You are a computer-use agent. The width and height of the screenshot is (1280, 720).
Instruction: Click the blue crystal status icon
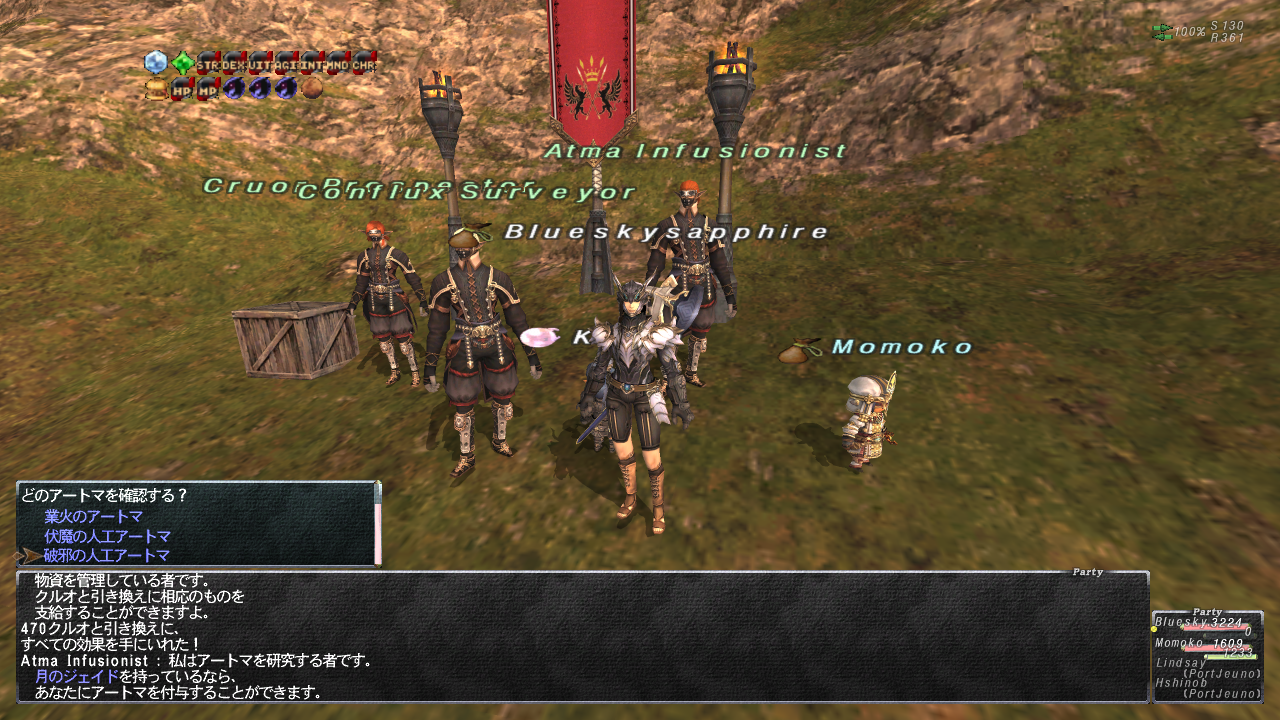(x=156, y=63)
